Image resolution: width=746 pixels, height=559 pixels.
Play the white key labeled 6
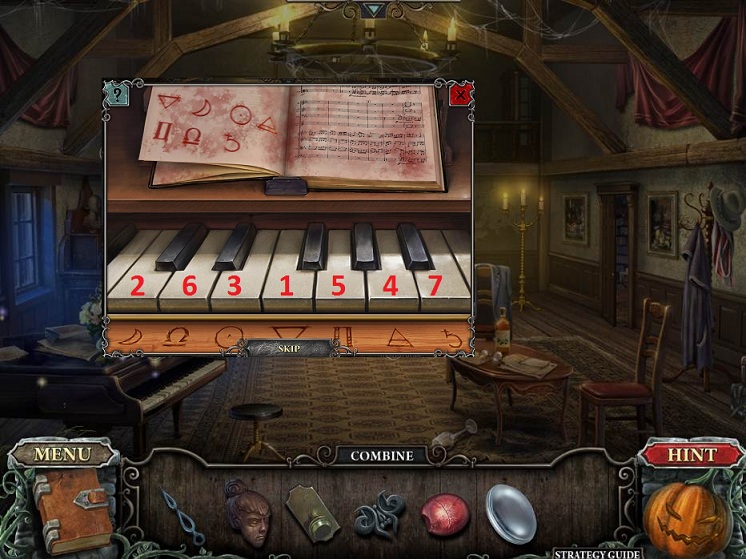[x=187, y=287]
